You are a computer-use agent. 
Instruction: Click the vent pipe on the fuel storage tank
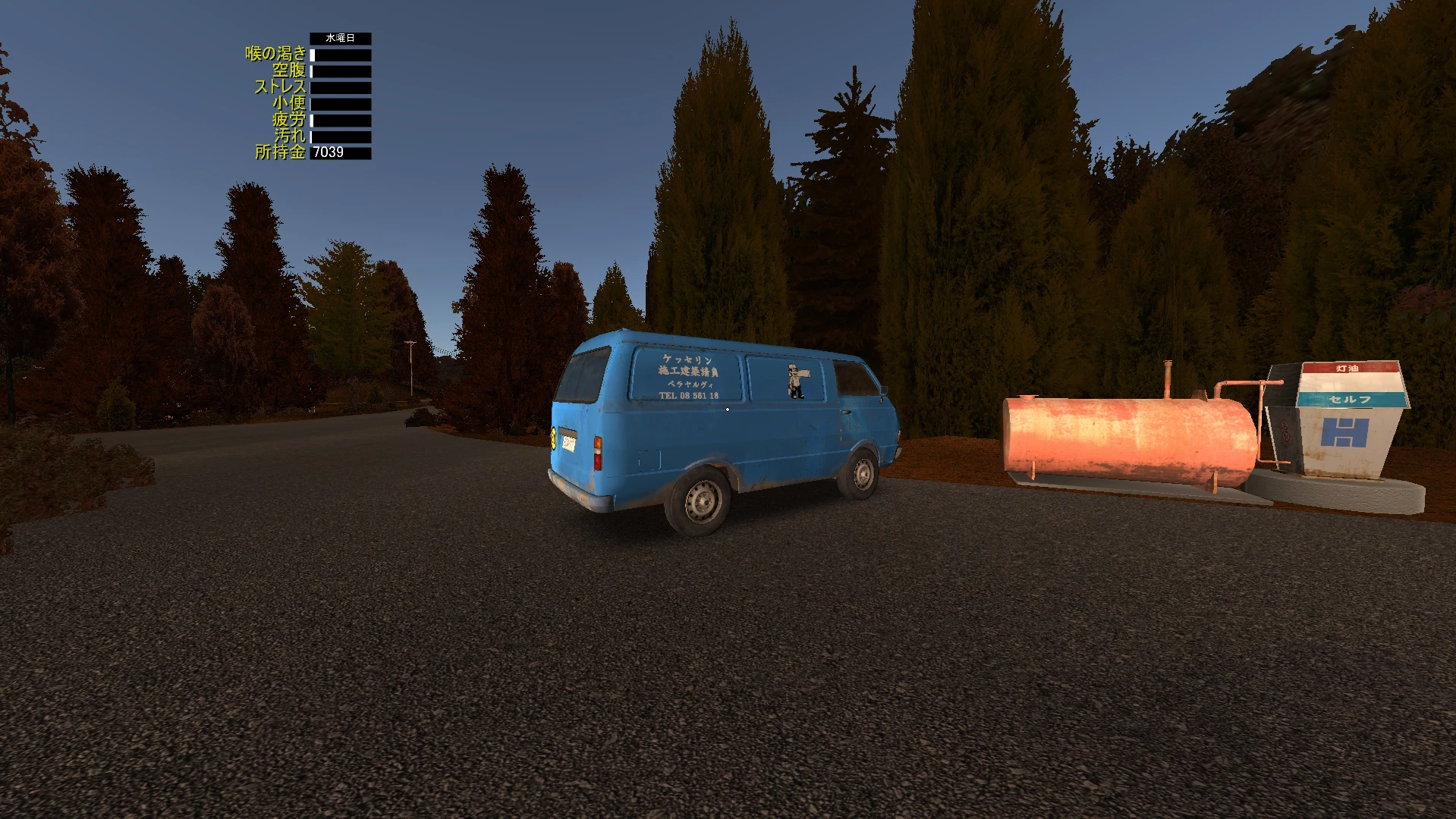click(1167, 377)
